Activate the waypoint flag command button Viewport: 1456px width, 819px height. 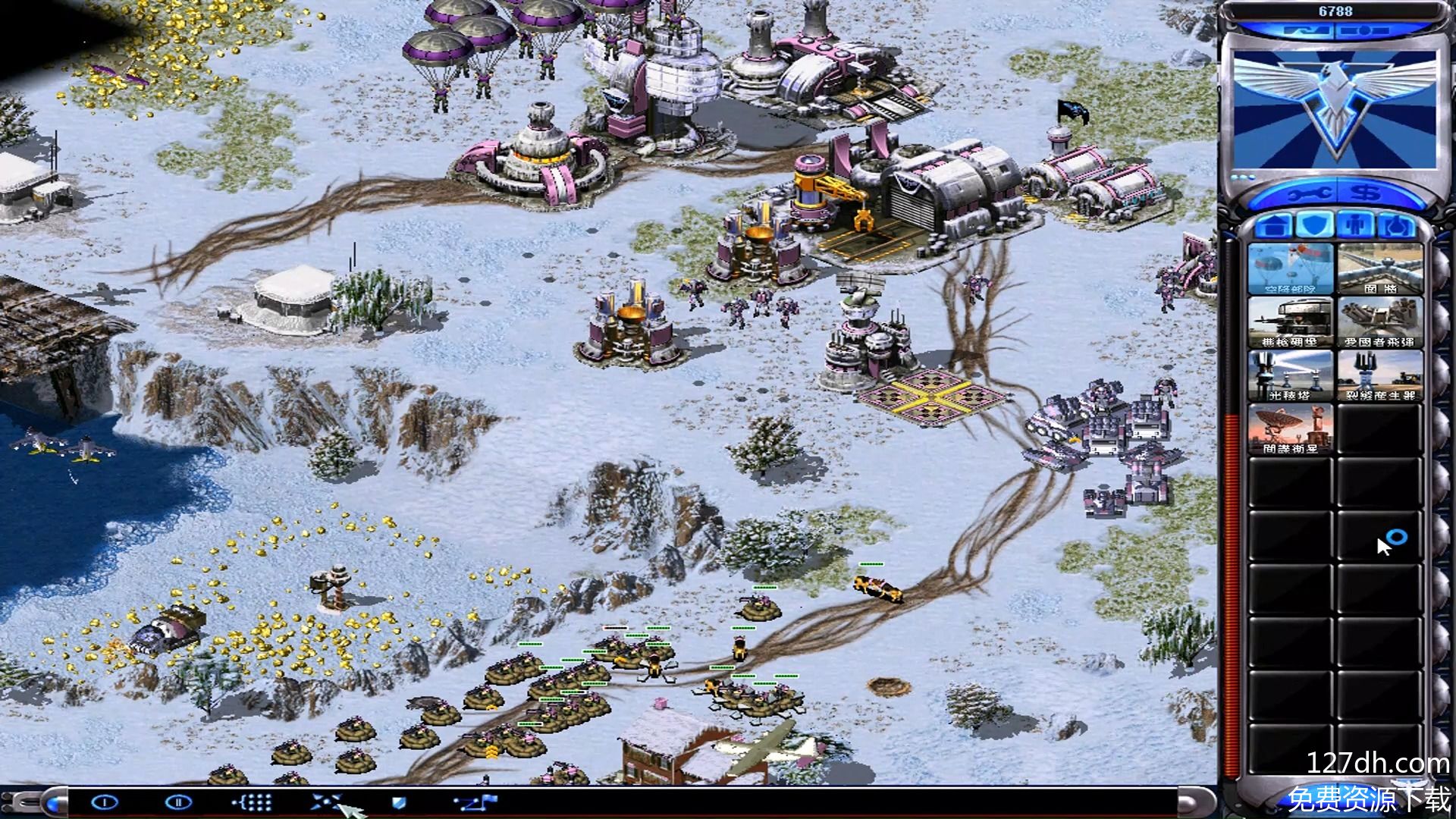[475, 802]
